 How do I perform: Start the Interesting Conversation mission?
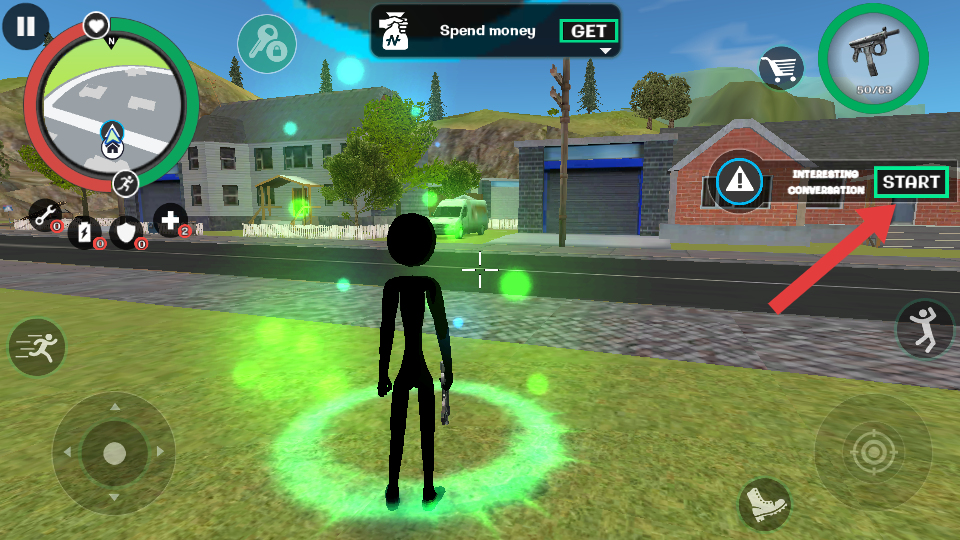point(910,182)
